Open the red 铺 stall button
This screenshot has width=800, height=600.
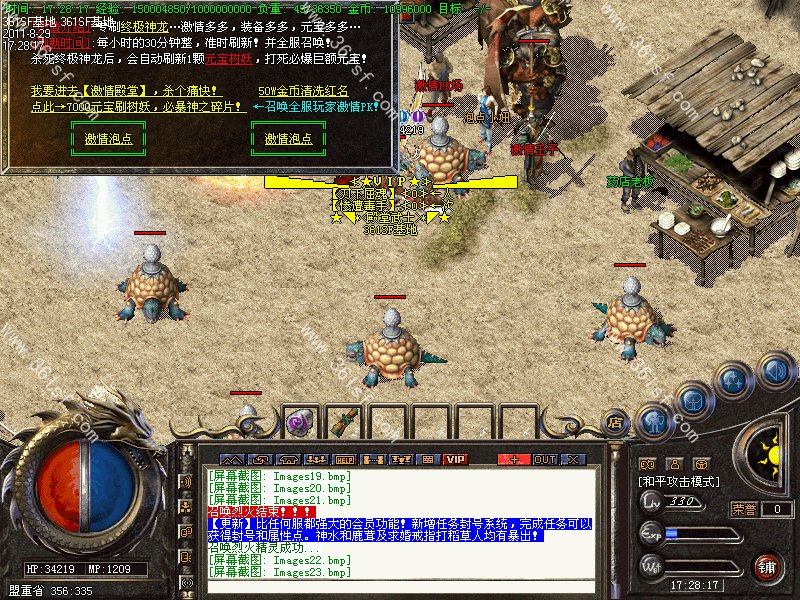point(765,566)
